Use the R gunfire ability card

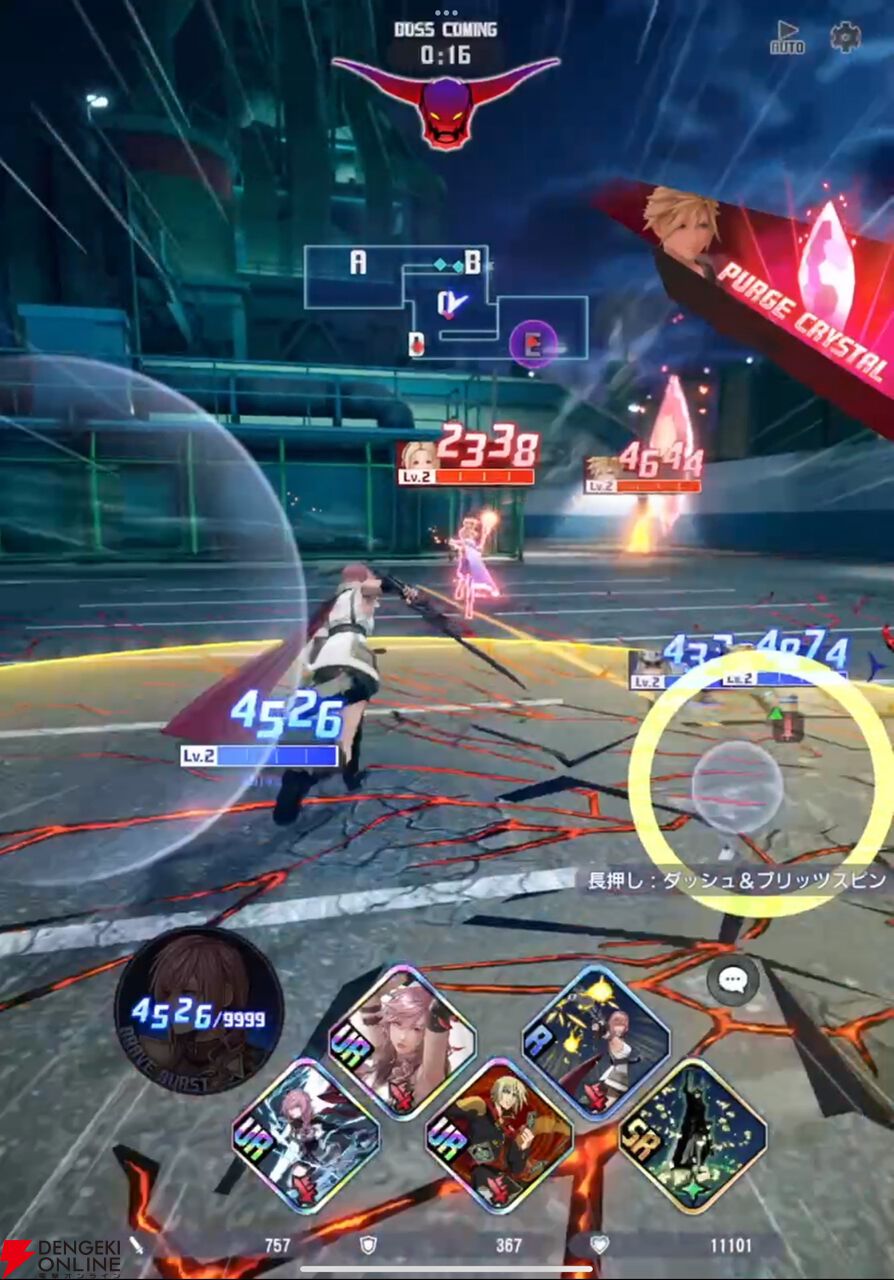(x=595, y=1041)
